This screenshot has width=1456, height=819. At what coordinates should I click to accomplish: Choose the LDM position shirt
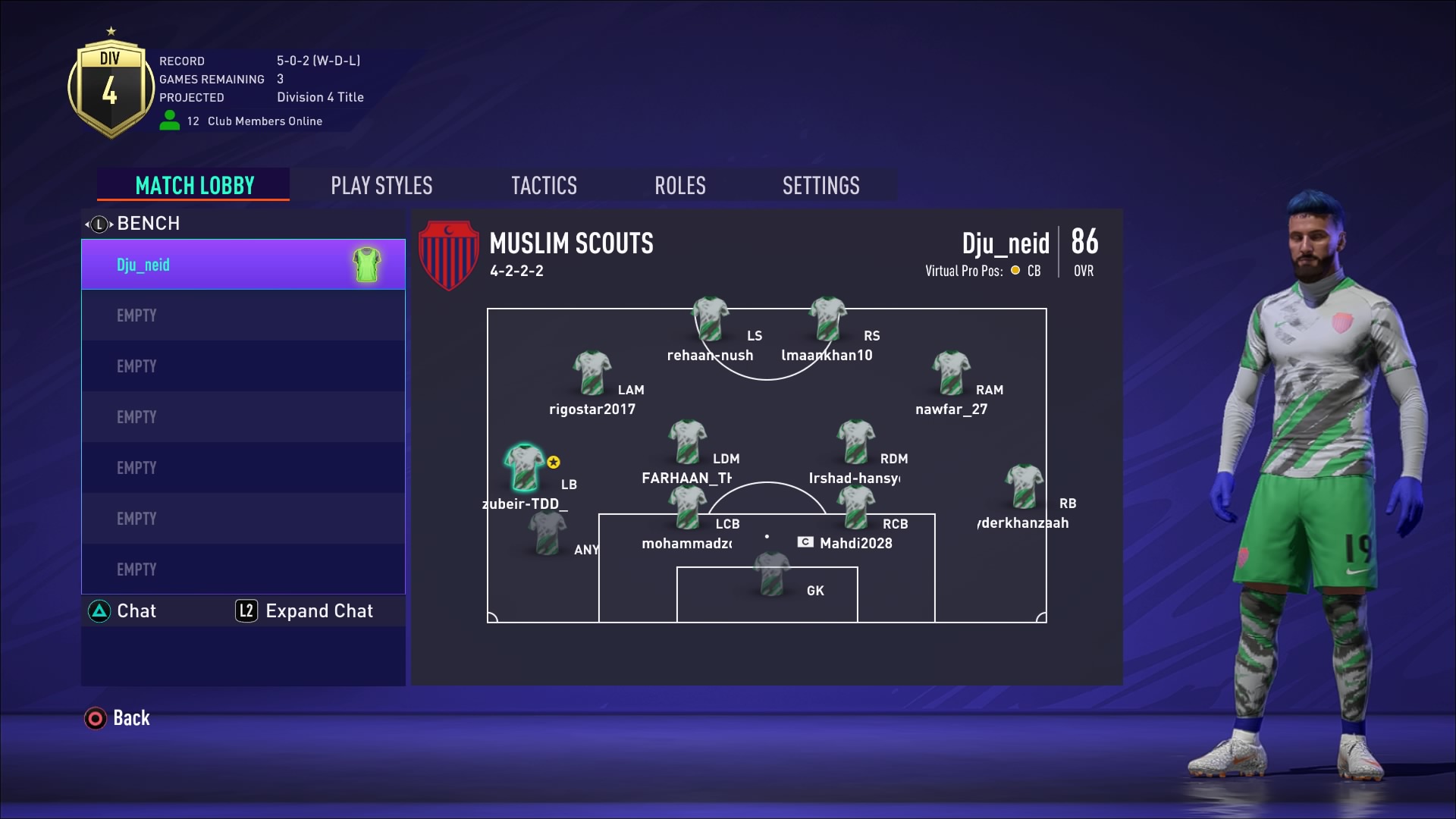(x=687, y=441)
